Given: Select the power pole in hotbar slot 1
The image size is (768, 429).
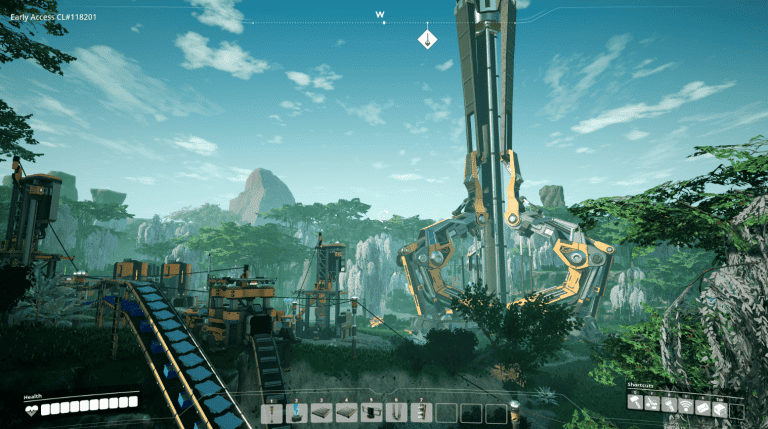Looking at the screenshot, I should point(272,412).
